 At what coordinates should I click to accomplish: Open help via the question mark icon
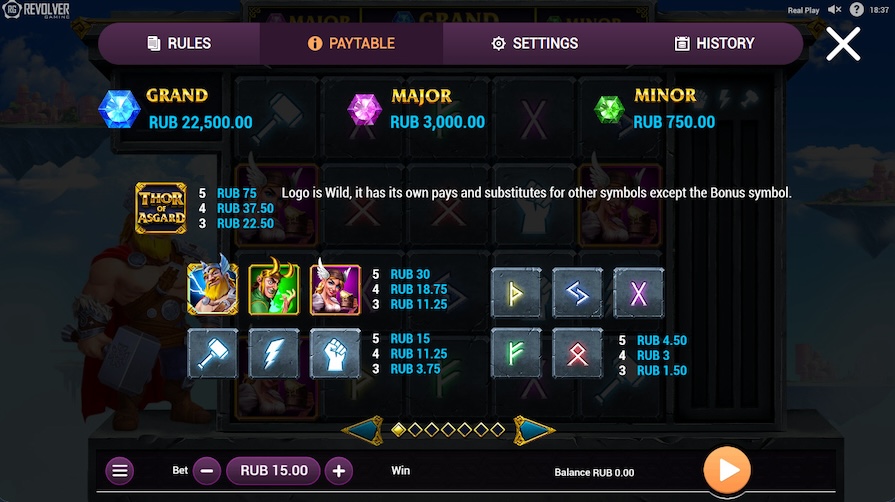point(857,10)
